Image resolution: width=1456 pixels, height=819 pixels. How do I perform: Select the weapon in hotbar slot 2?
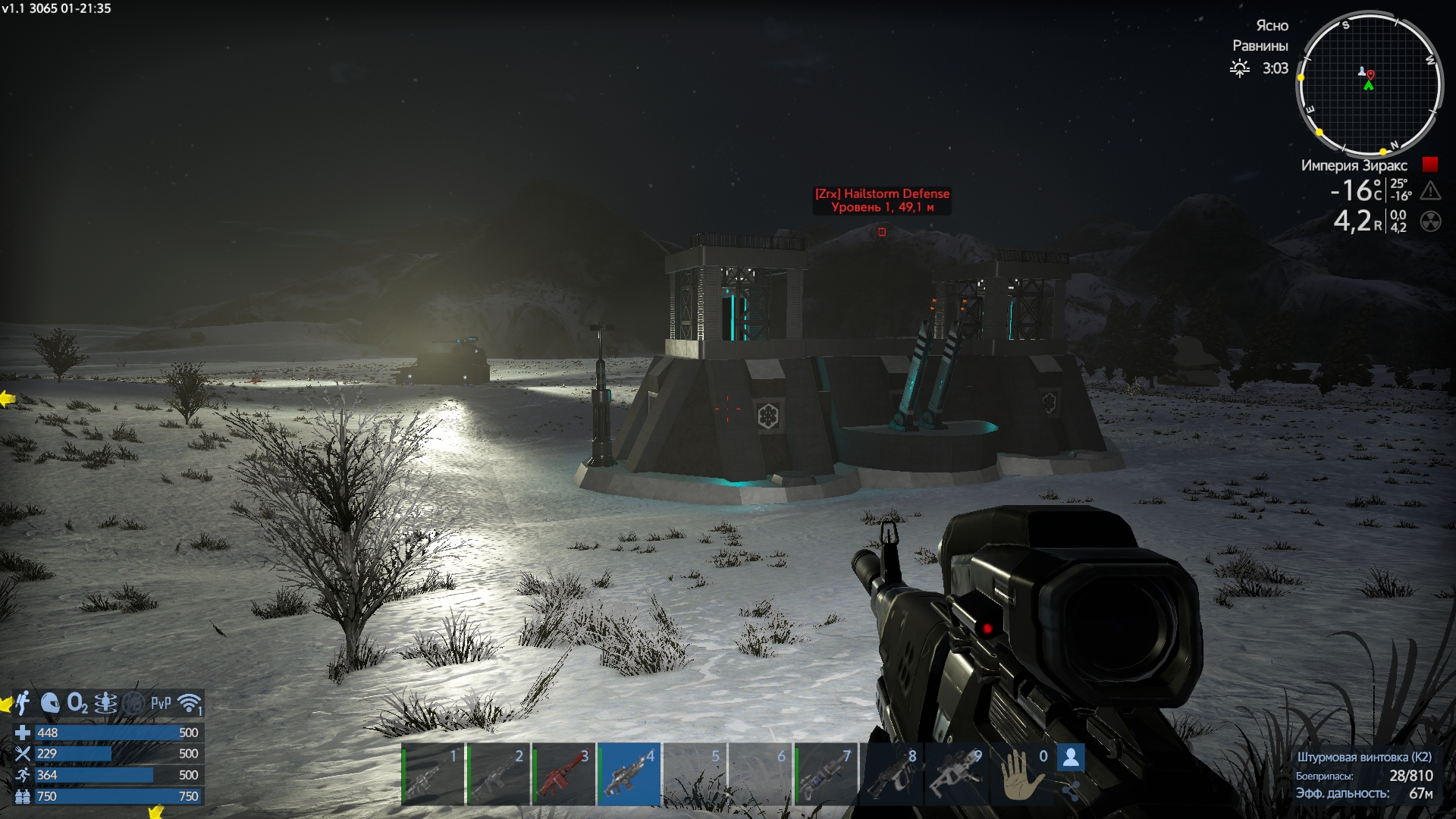tap(498, 774)
